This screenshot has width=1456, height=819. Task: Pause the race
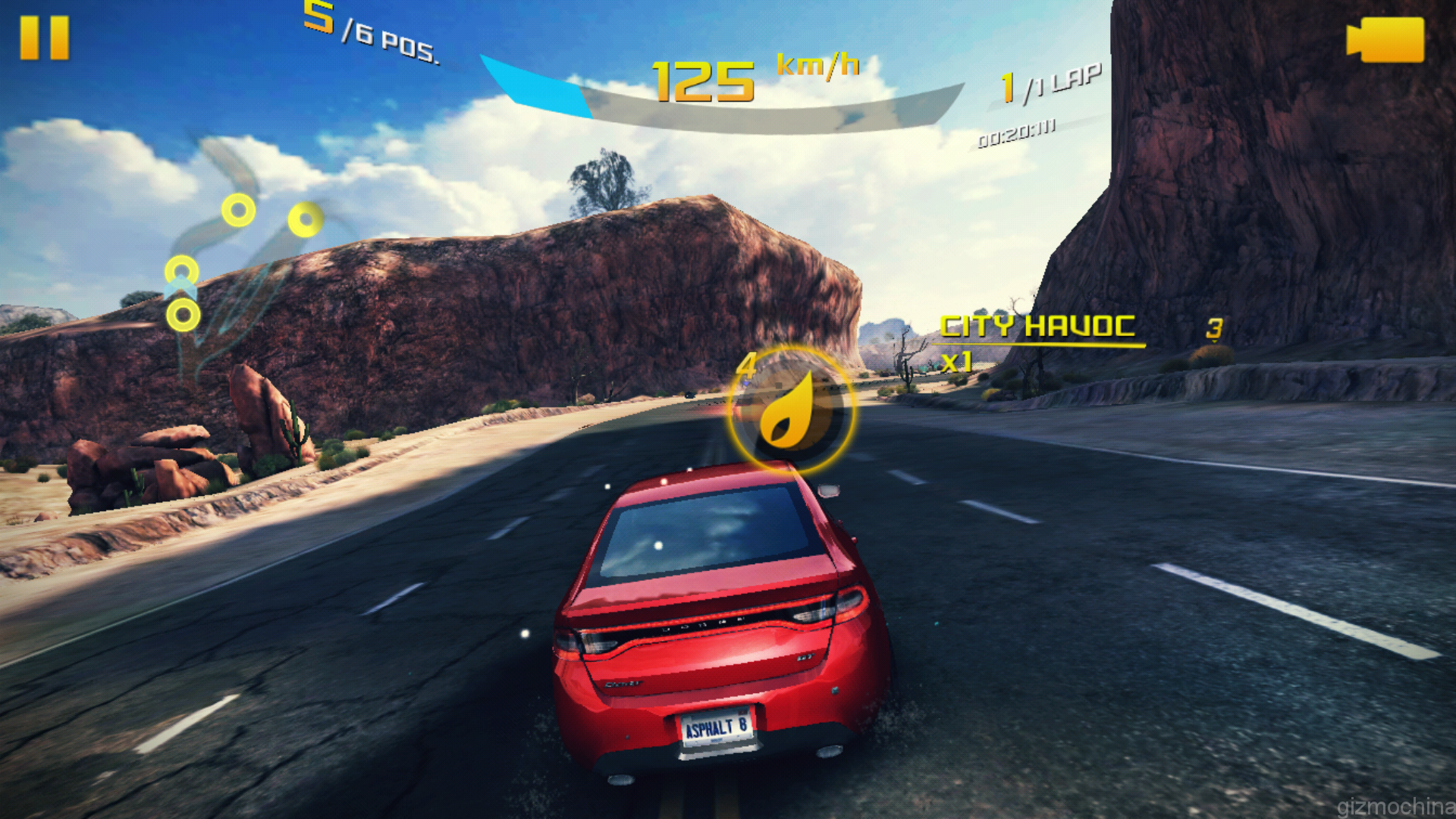tap(44, 38)
